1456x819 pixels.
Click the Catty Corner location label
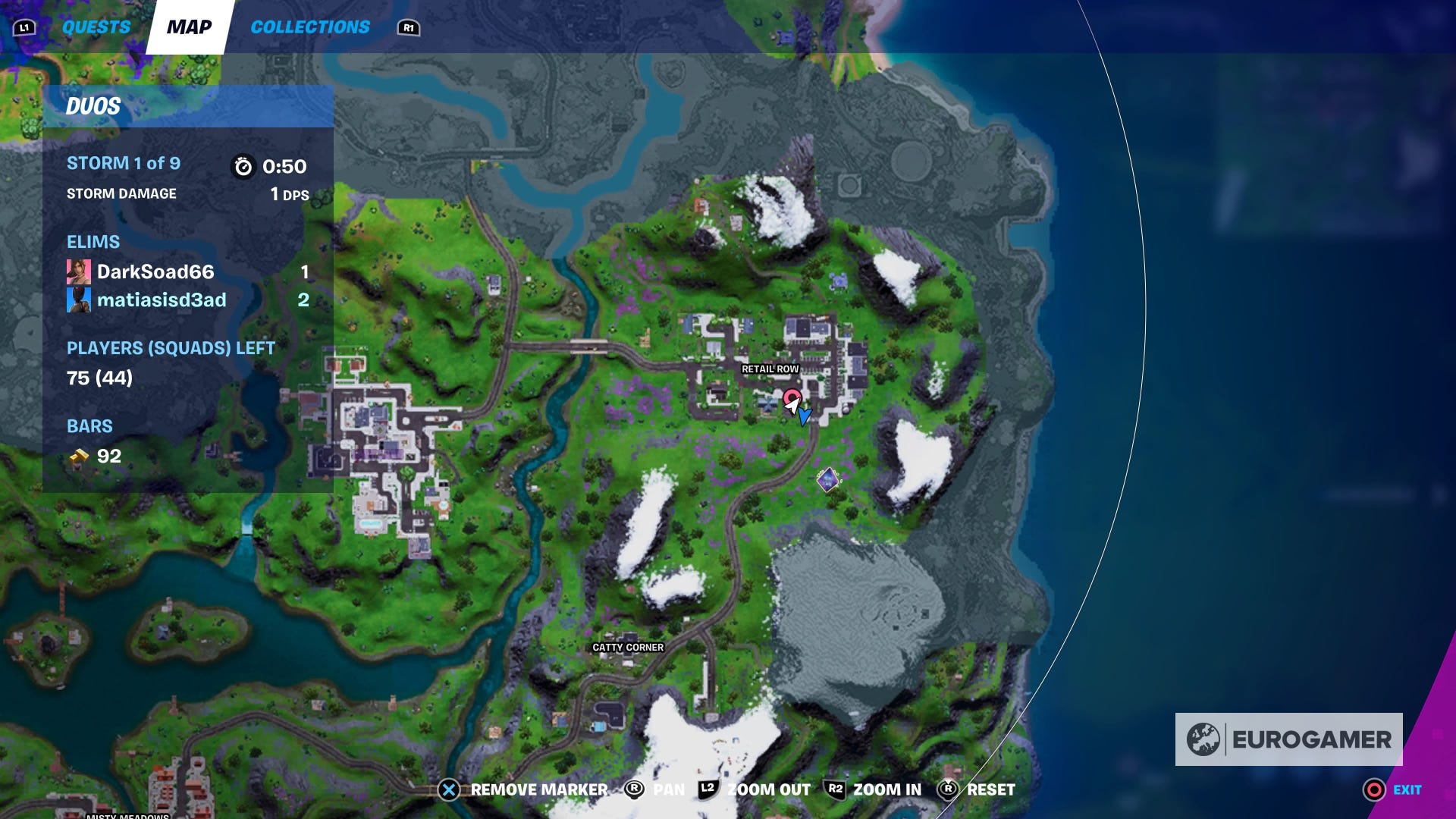[x=628, y=648]
